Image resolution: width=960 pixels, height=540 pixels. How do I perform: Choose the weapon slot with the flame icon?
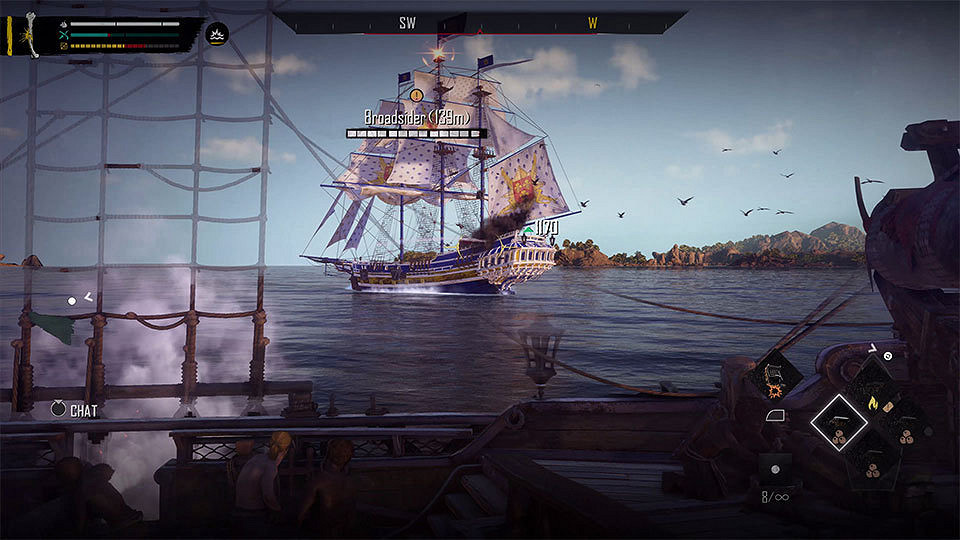click(x=871, y=404)
